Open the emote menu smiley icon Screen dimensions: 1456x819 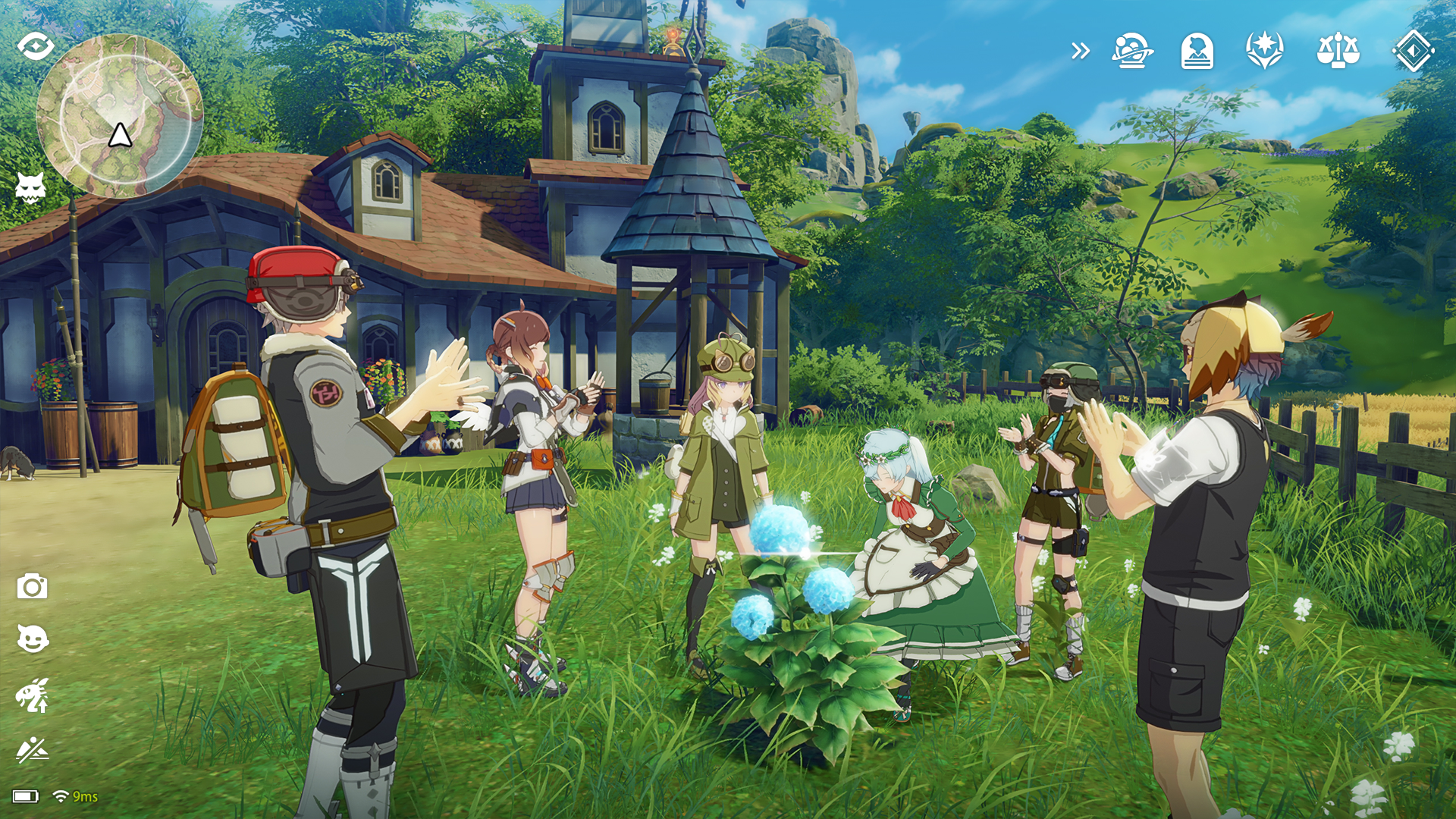(x=32, y=639)
